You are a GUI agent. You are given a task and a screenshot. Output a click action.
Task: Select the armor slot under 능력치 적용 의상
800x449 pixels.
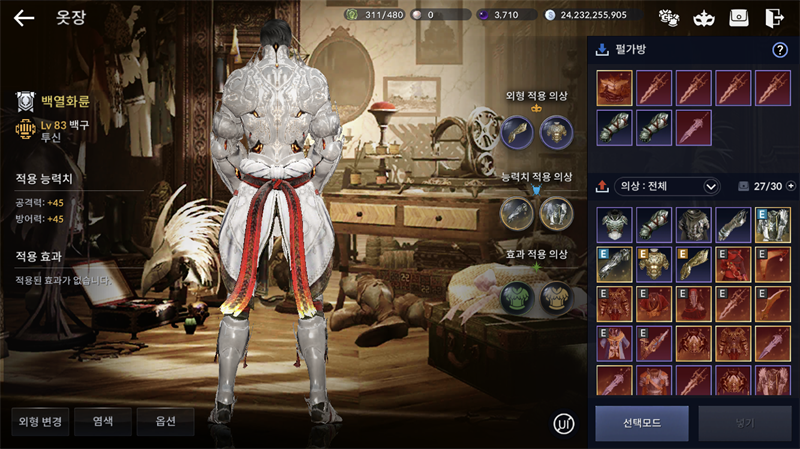pos(555,212)
